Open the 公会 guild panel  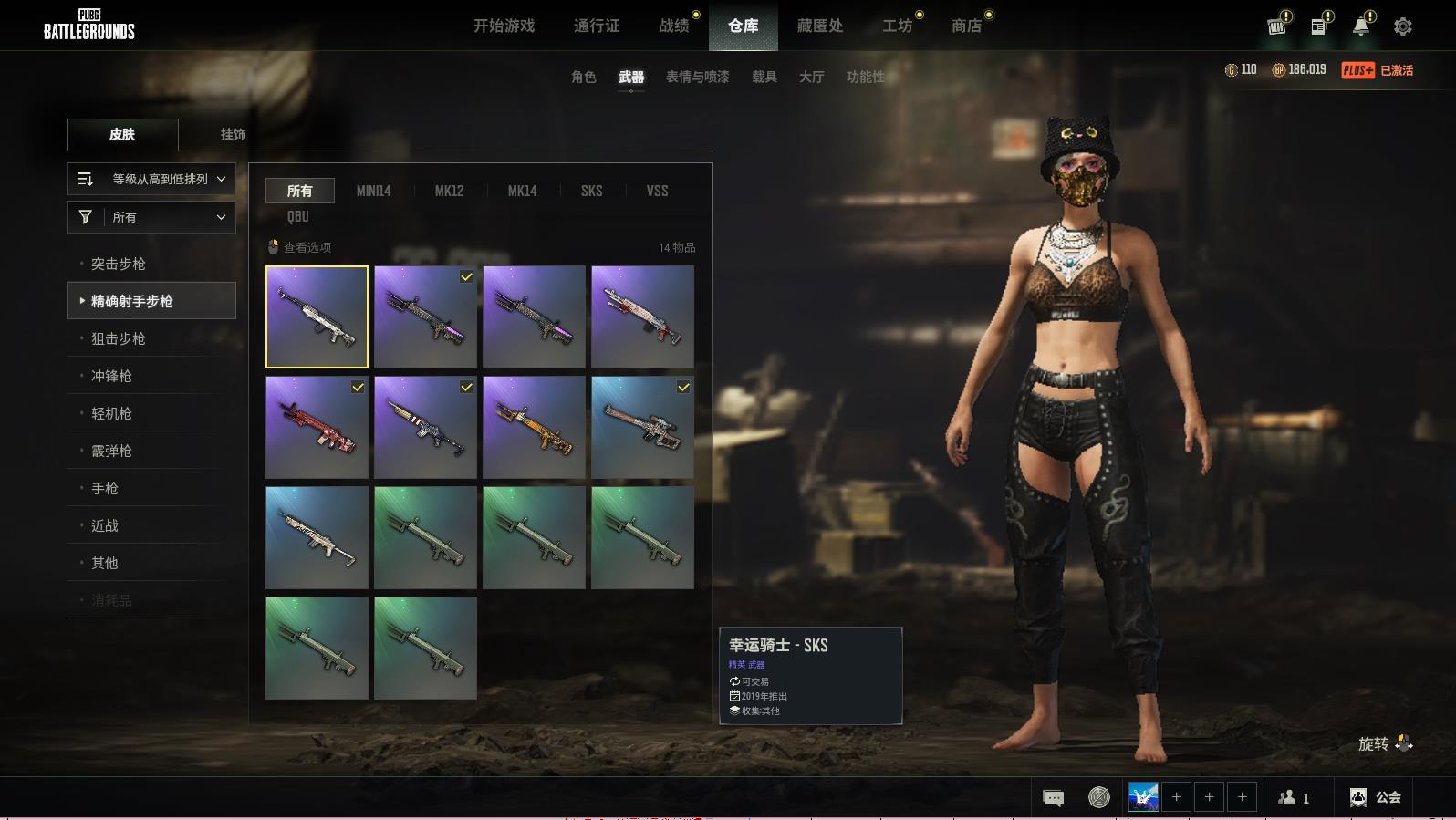coord(1376,797)
